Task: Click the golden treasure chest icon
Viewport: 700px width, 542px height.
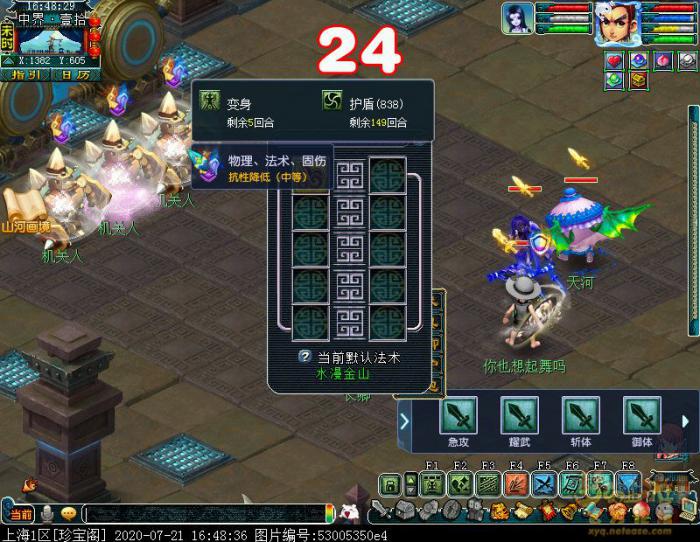Action: (x=639, y=80)
